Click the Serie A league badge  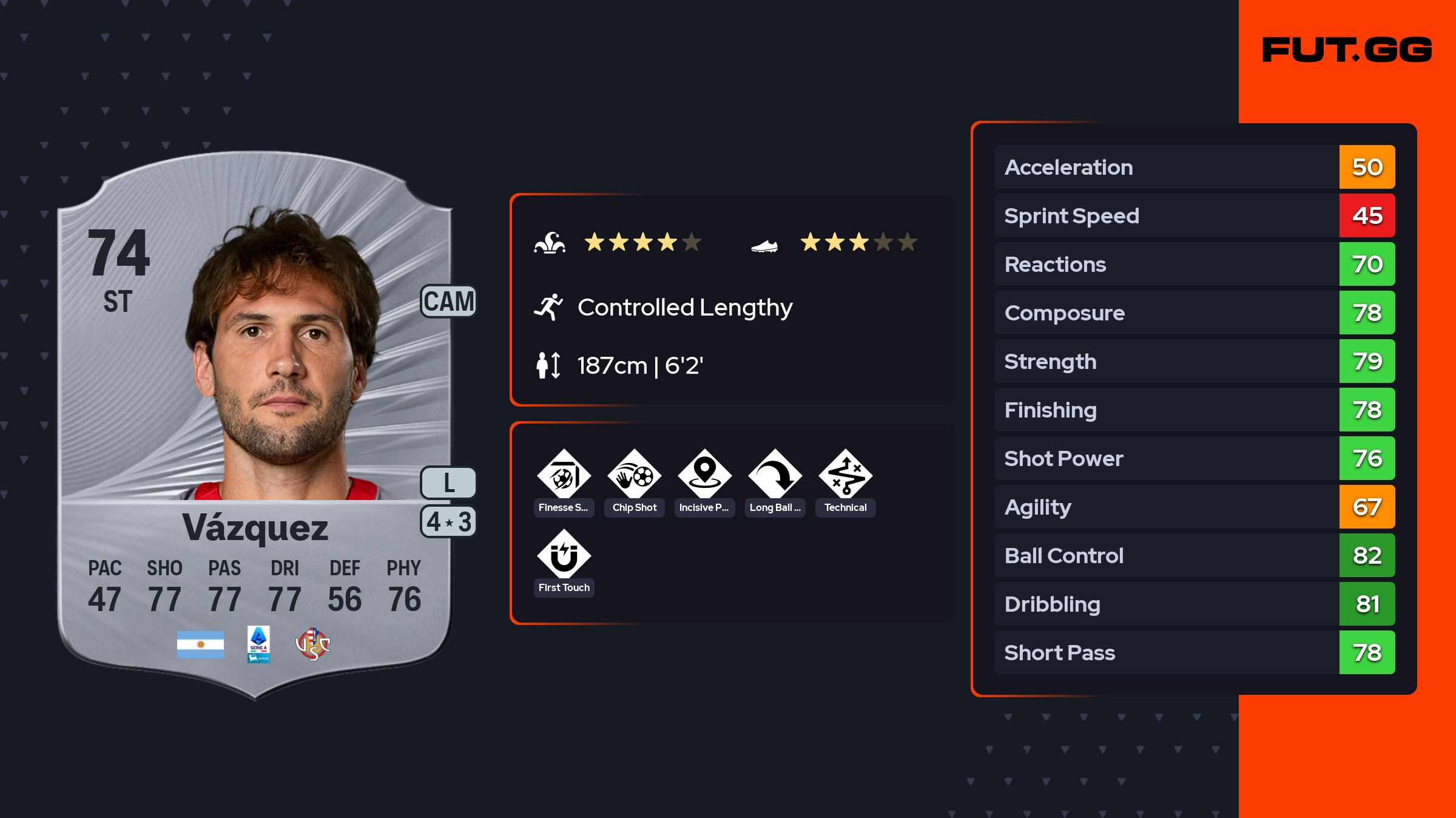click(x=258, y=644)
